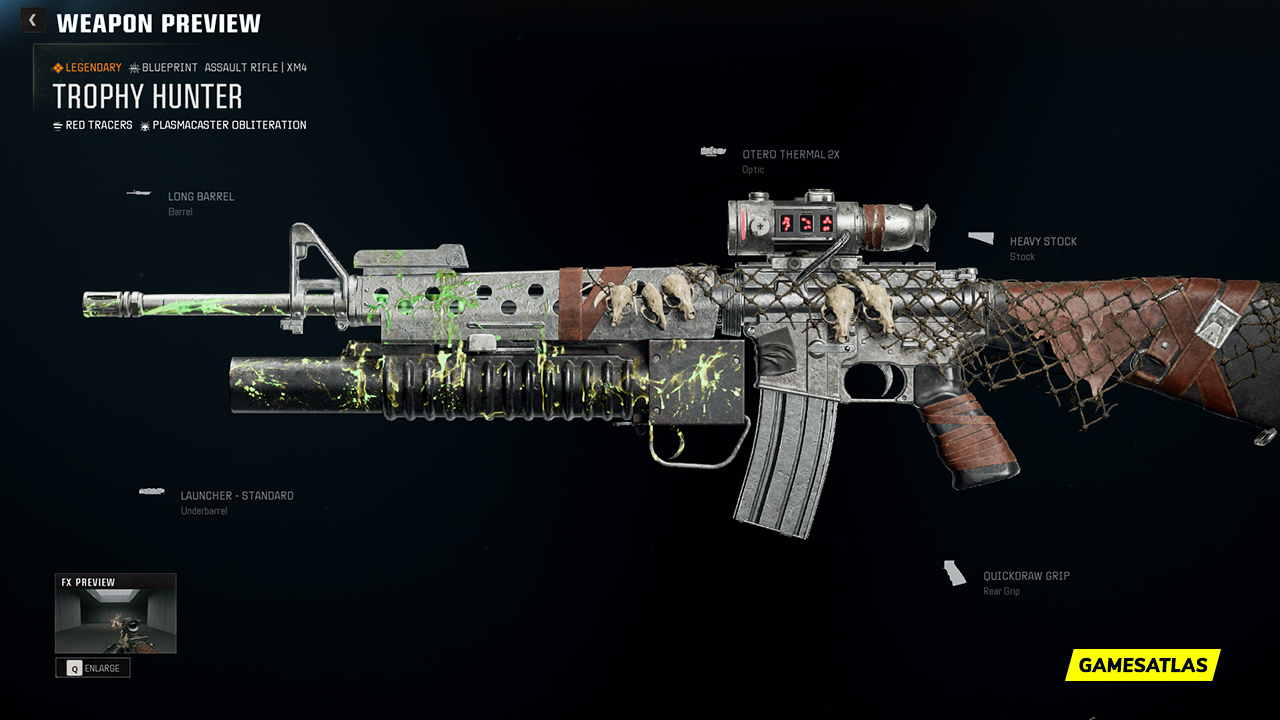Choose the Heavy Stock attachment
The image size is (1280, 720).
tap(1042, 242)
